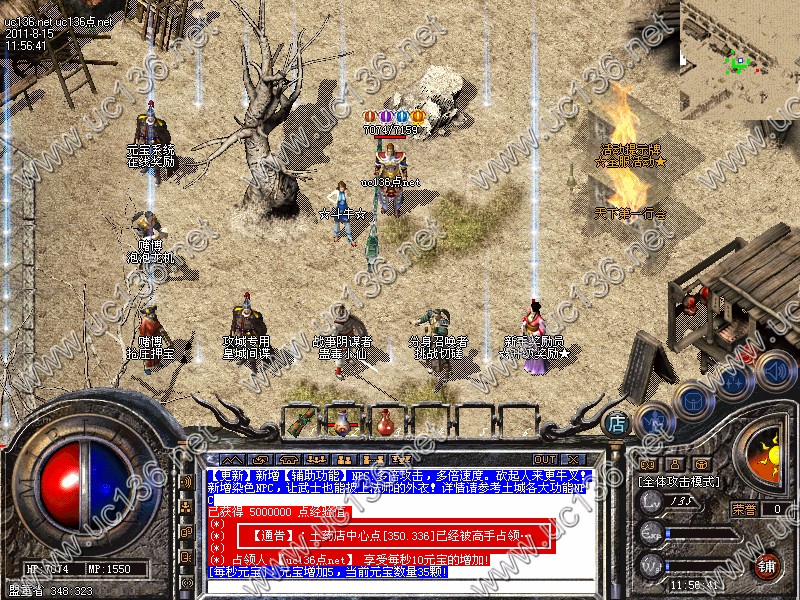Change the 全体攻击模式 attack mode
This screenshot has width=800, height=600.
click(678, 482)
